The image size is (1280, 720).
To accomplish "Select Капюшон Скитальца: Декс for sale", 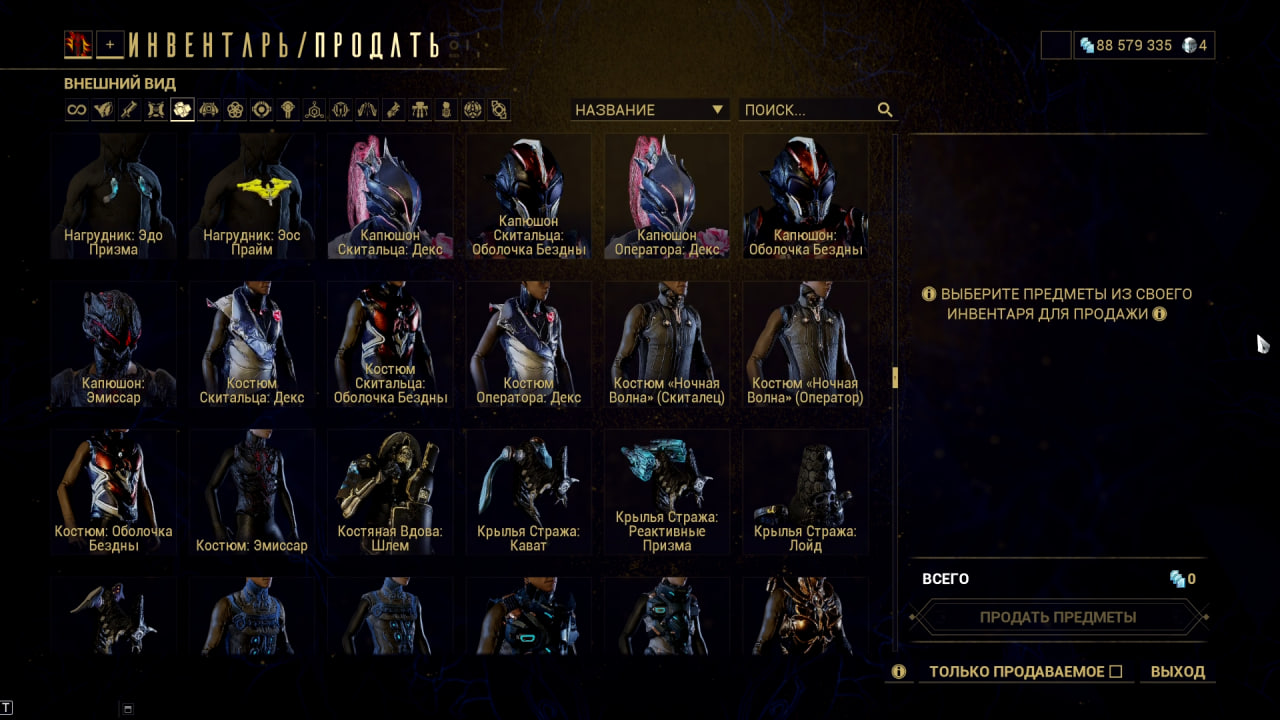I will click(x=390, y=196).
